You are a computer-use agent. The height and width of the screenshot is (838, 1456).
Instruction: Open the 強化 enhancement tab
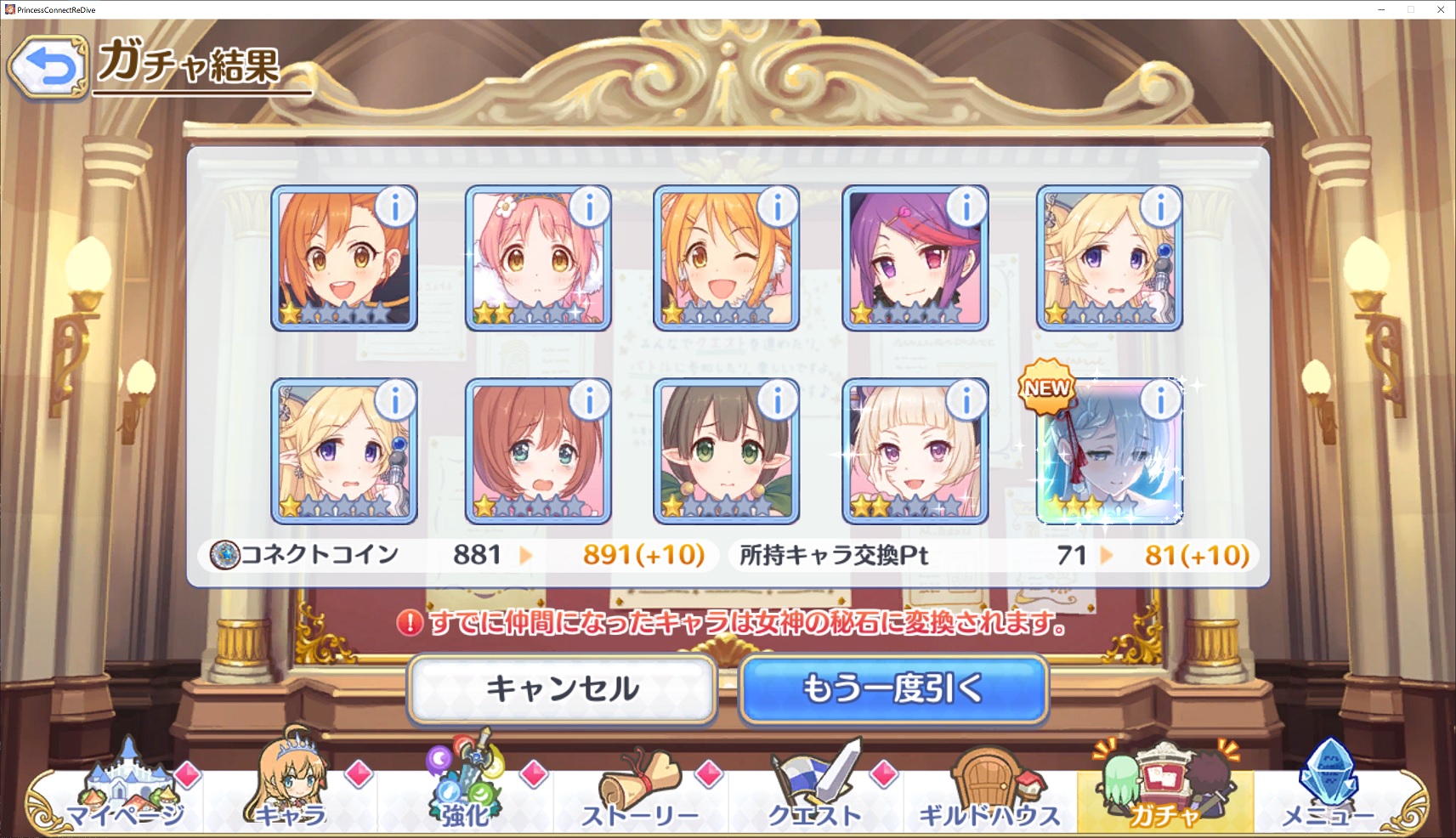coord(465,790)
